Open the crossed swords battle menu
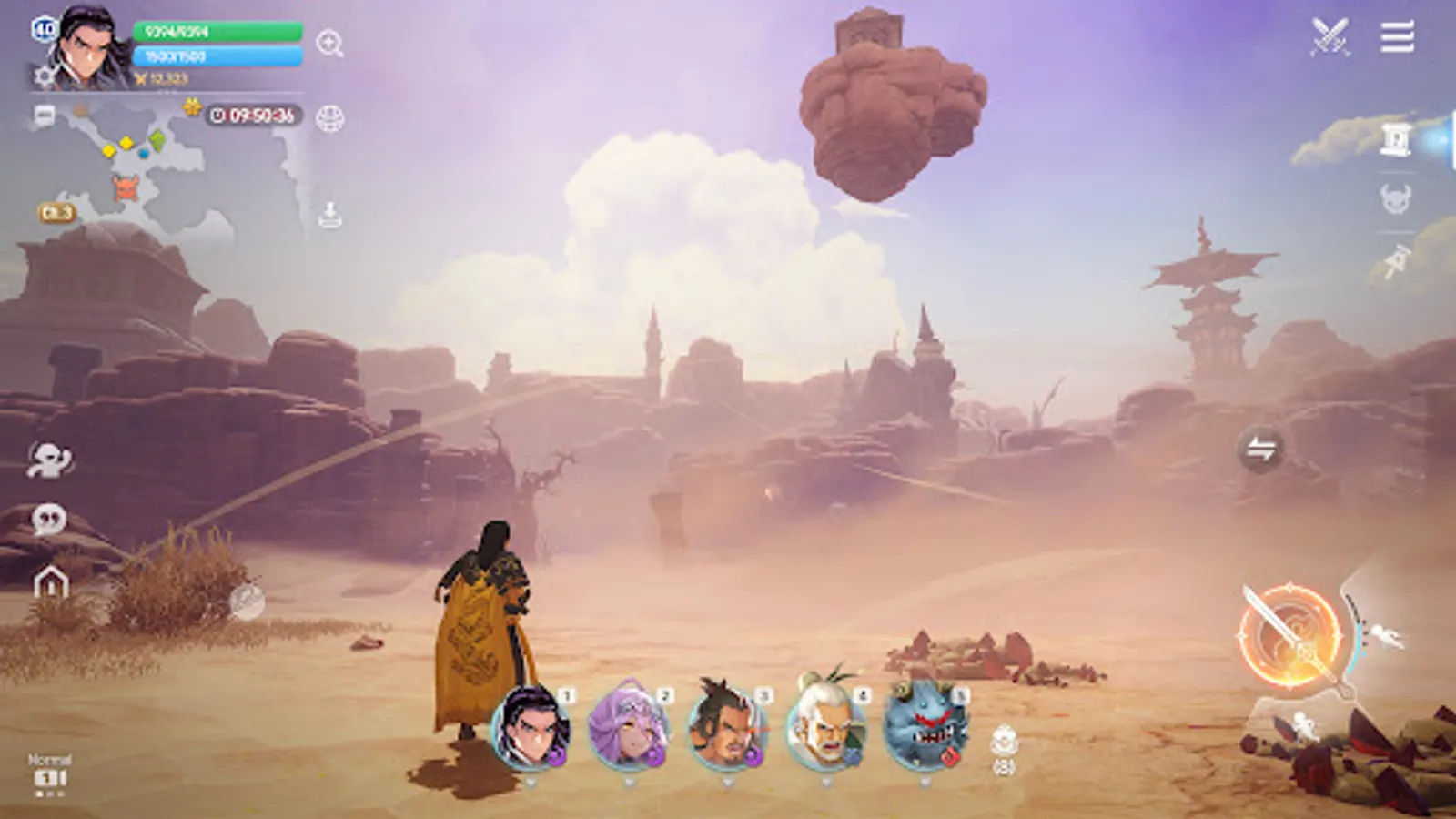1456x819 pixels. click(x=1330, y=35)
